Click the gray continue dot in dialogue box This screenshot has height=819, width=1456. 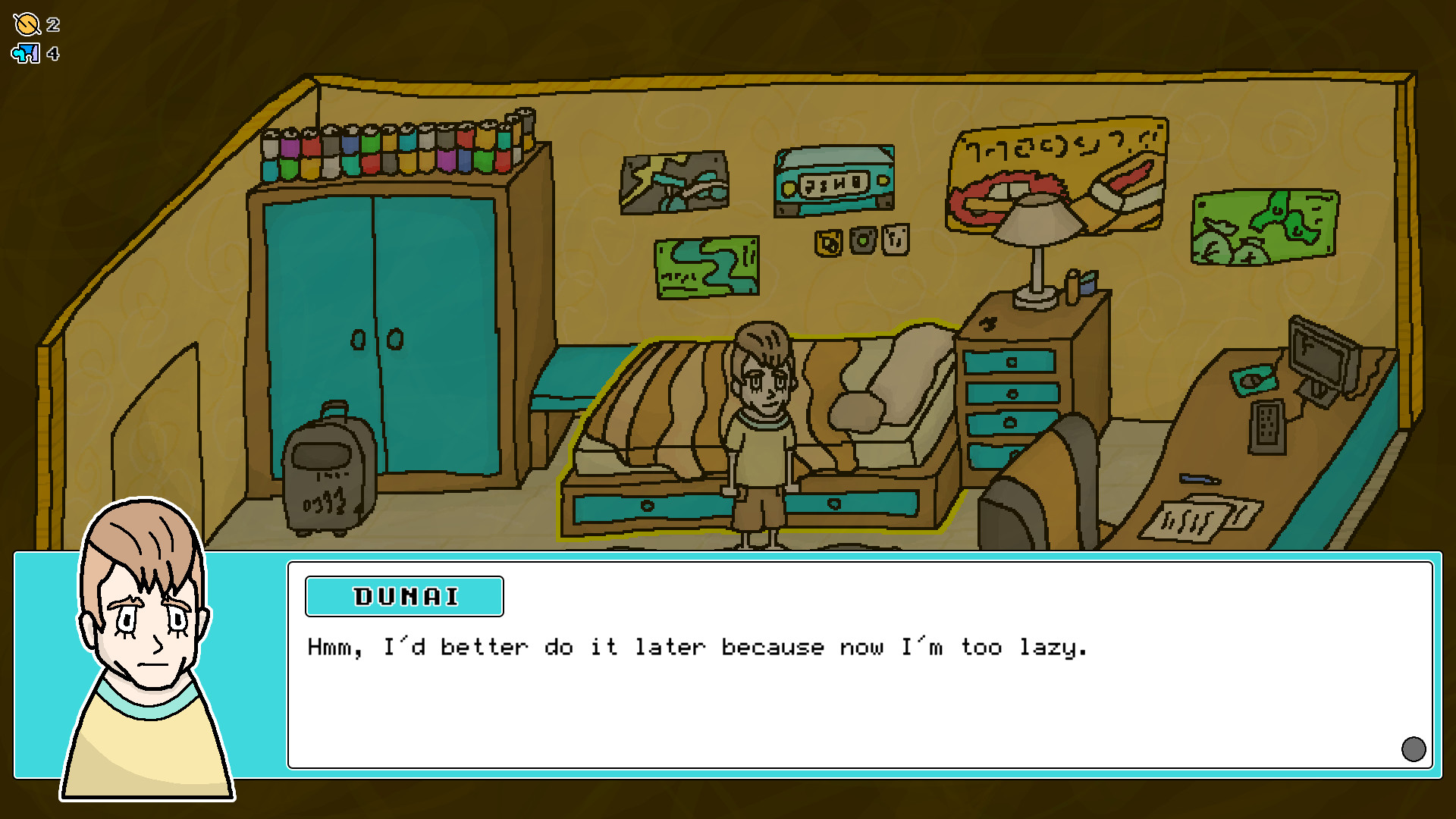tap(1413, 749)
